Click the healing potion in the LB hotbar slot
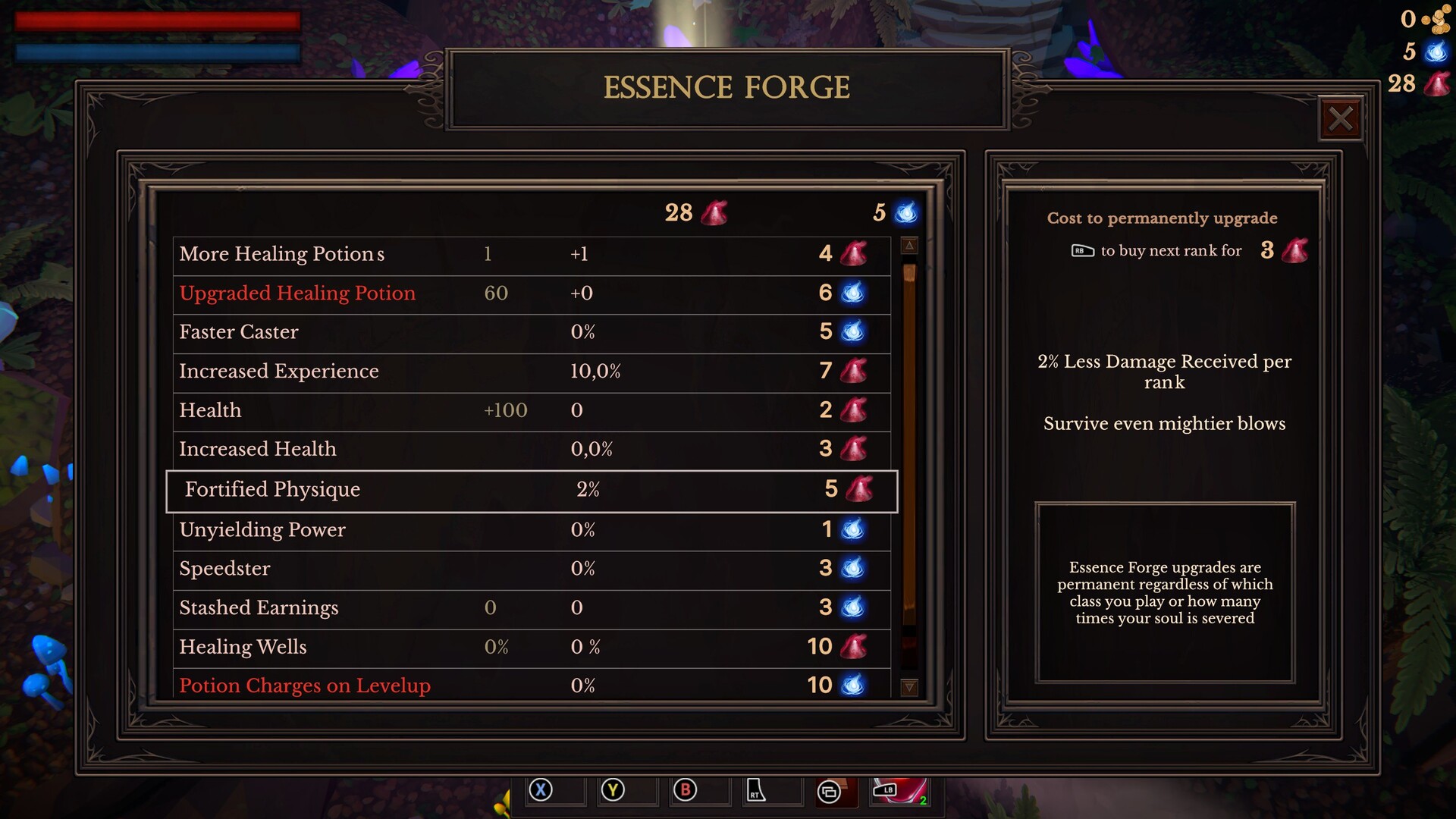Viewport: 1456px width, 819px height. point(902,791)
